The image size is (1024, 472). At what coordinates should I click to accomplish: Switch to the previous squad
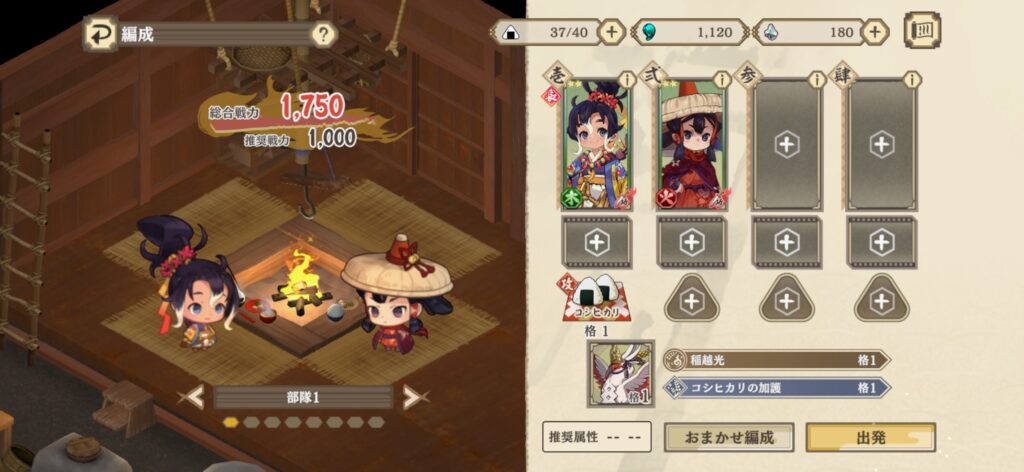pos(190,397)
